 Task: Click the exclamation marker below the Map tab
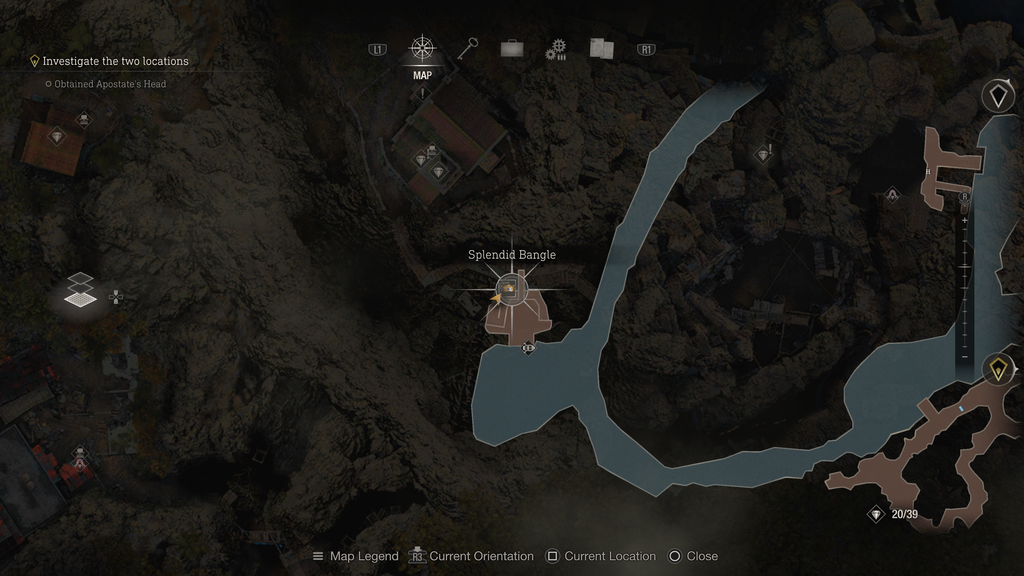[x=423, y=93]
